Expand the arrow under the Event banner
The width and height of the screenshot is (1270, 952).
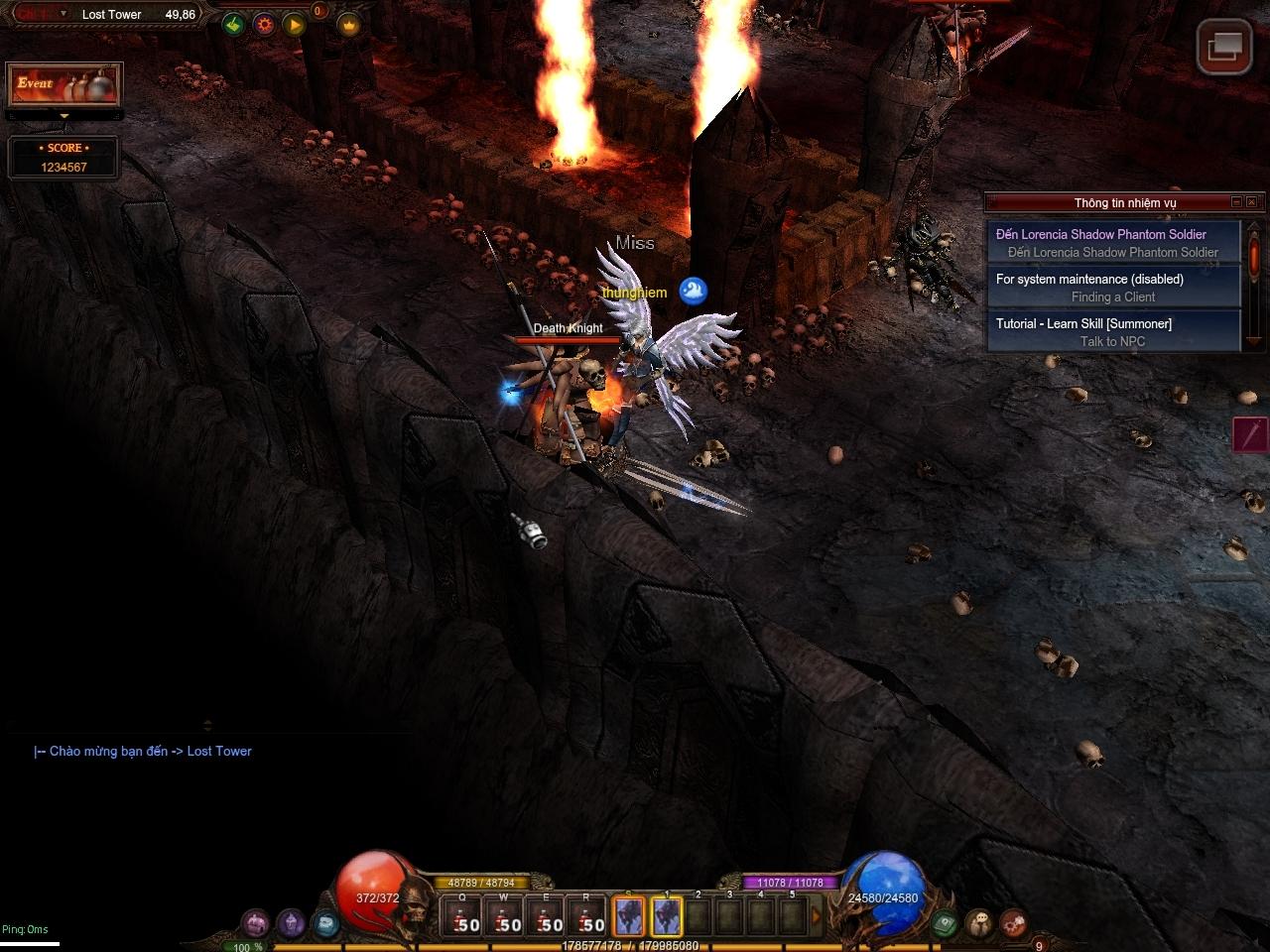click(64, 116)
